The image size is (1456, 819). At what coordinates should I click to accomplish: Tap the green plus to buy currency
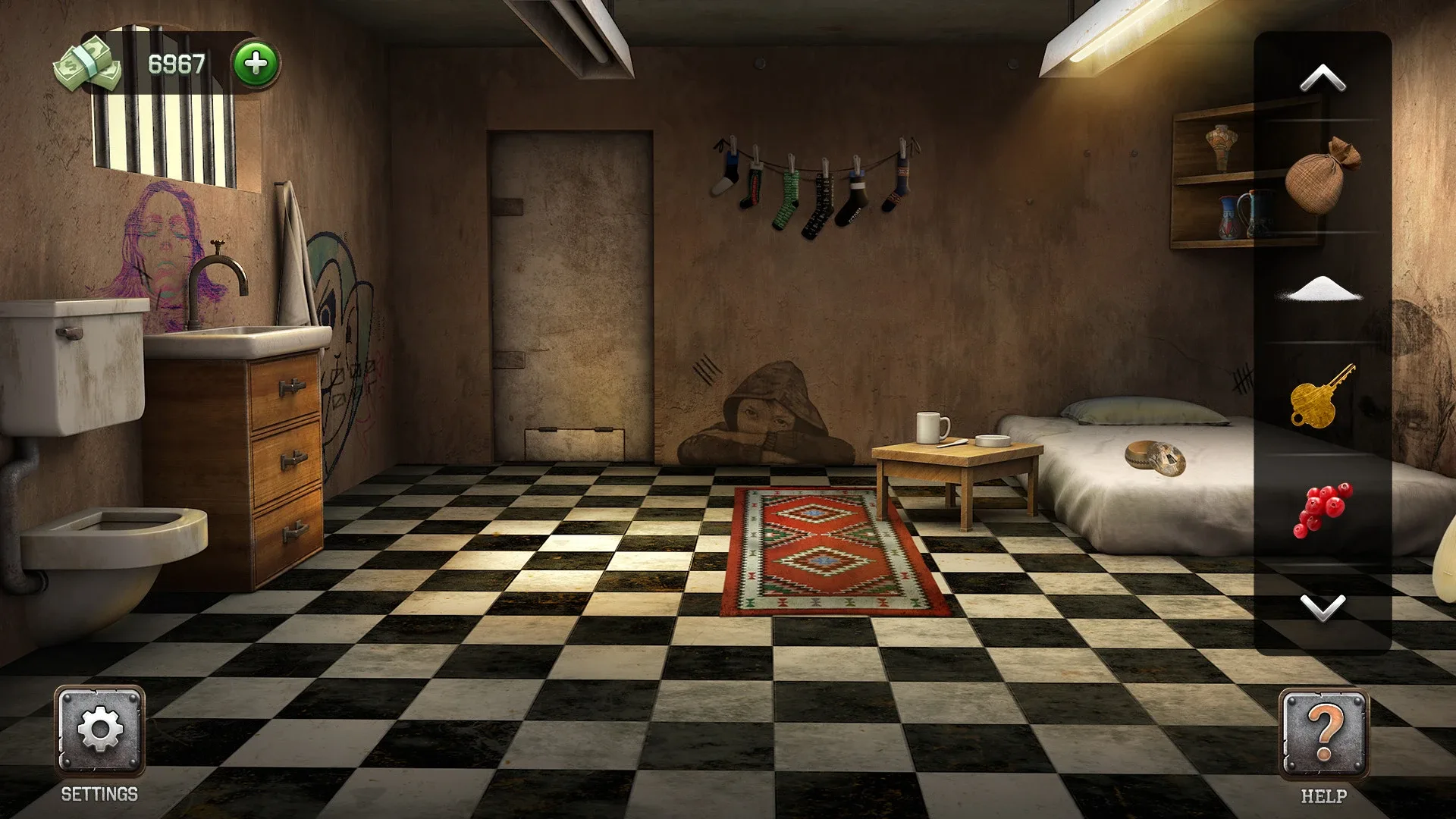click(254, 64)
